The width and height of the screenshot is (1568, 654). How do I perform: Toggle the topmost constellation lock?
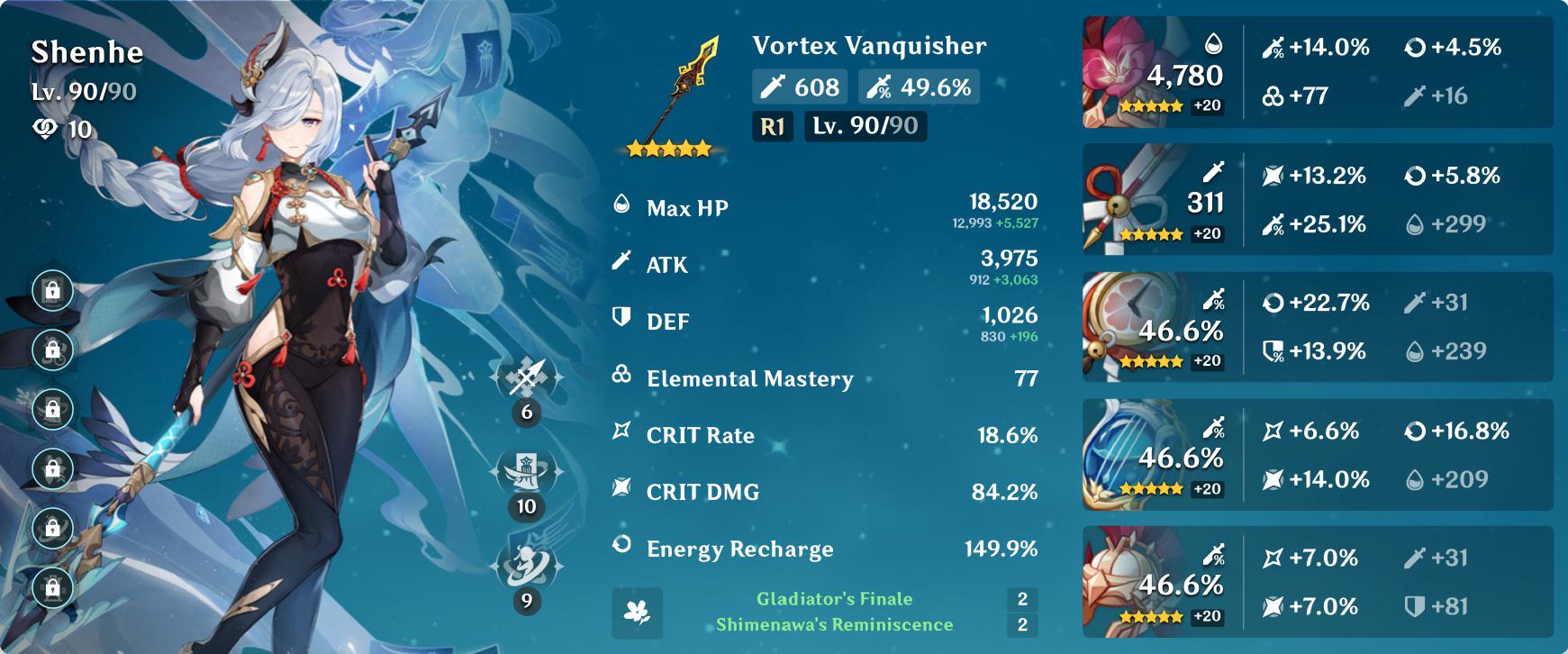pyautogui.click(x=52, y=290)
